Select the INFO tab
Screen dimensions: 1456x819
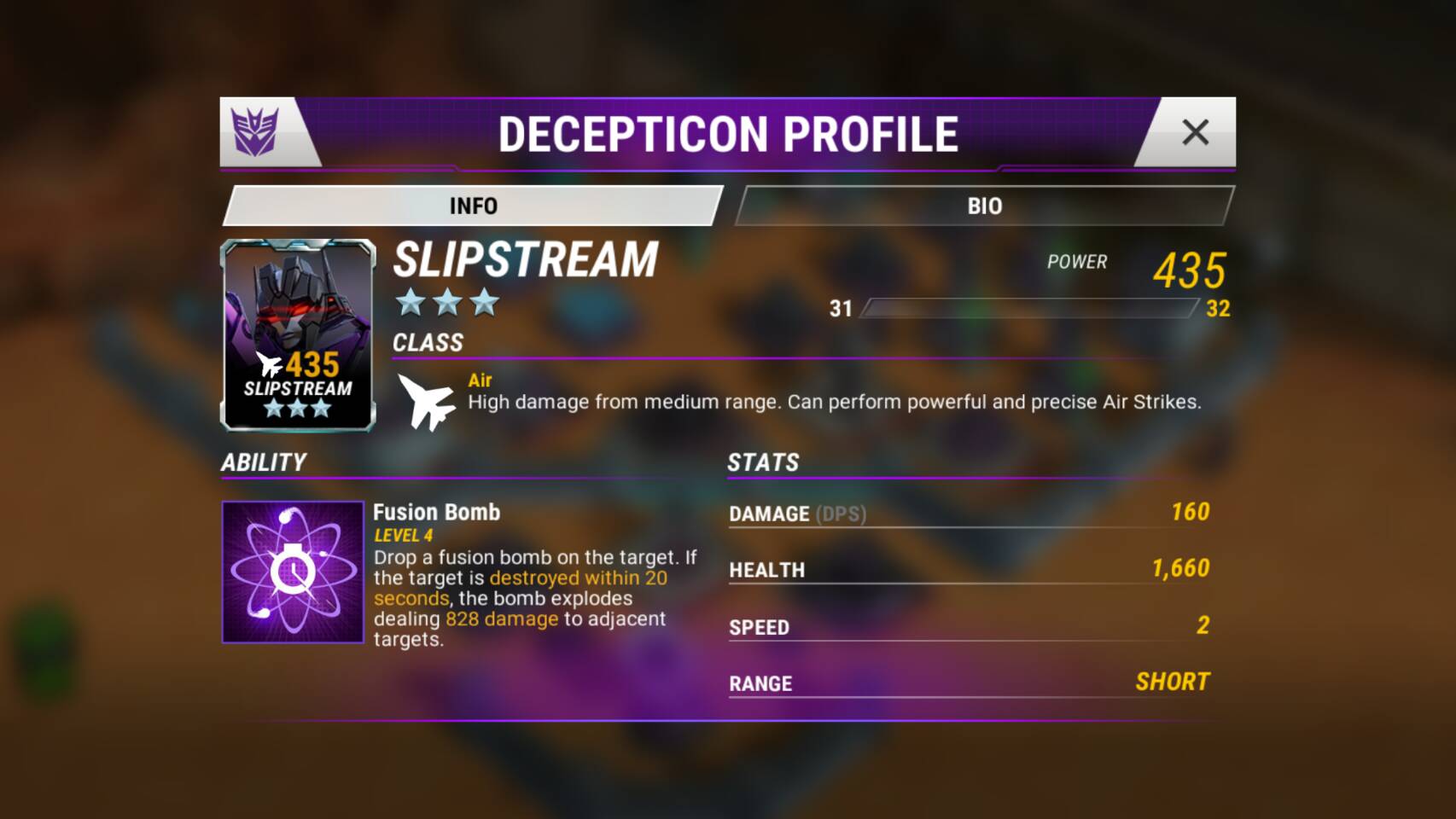(473, 206)
